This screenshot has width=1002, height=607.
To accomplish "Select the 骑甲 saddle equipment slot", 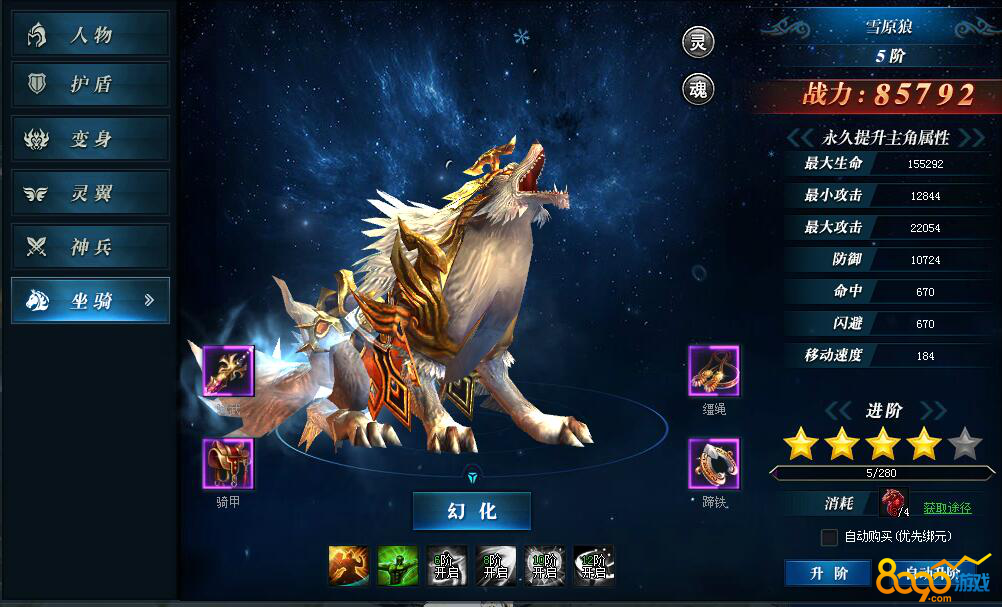I will click(x=228, y=464).
